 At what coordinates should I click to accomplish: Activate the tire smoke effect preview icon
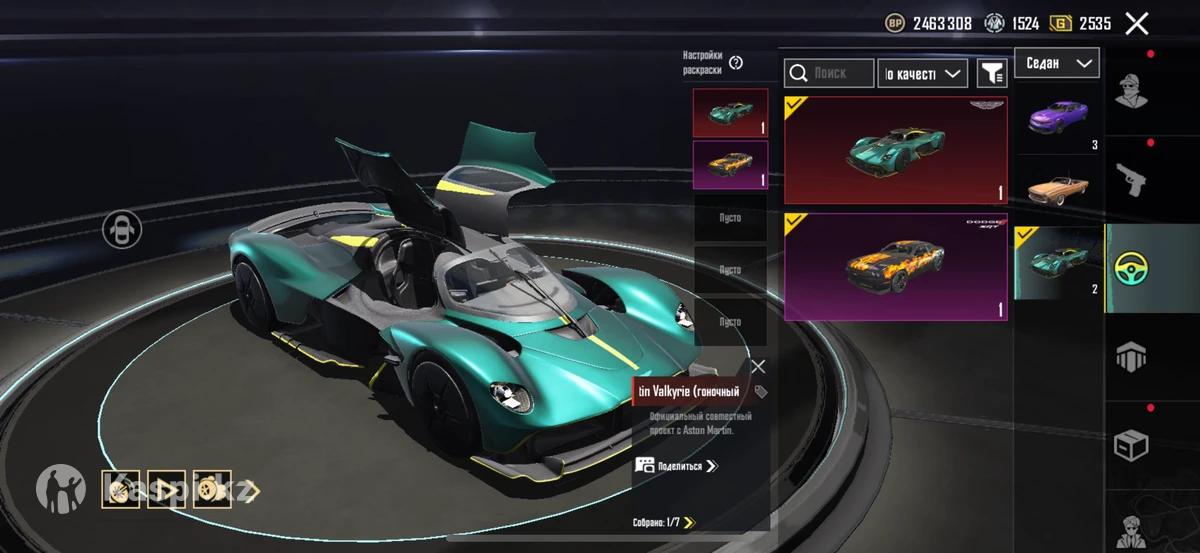(212, 491)
